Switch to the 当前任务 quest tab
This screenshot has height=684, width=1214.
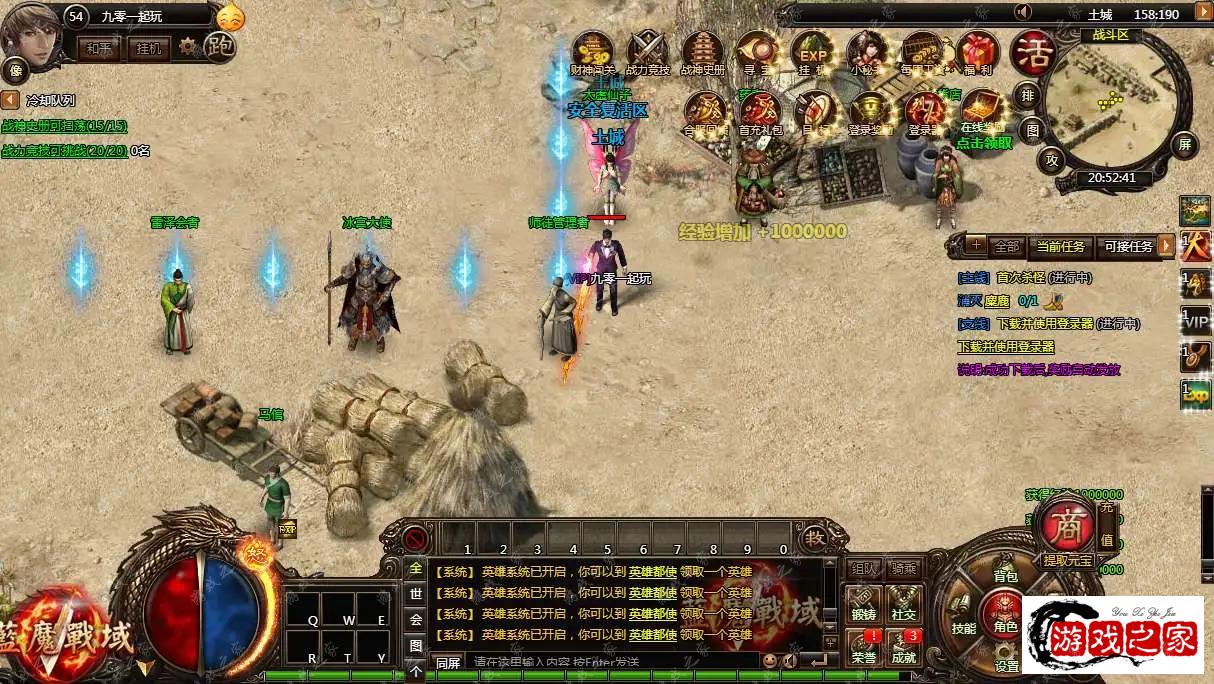1060,246
